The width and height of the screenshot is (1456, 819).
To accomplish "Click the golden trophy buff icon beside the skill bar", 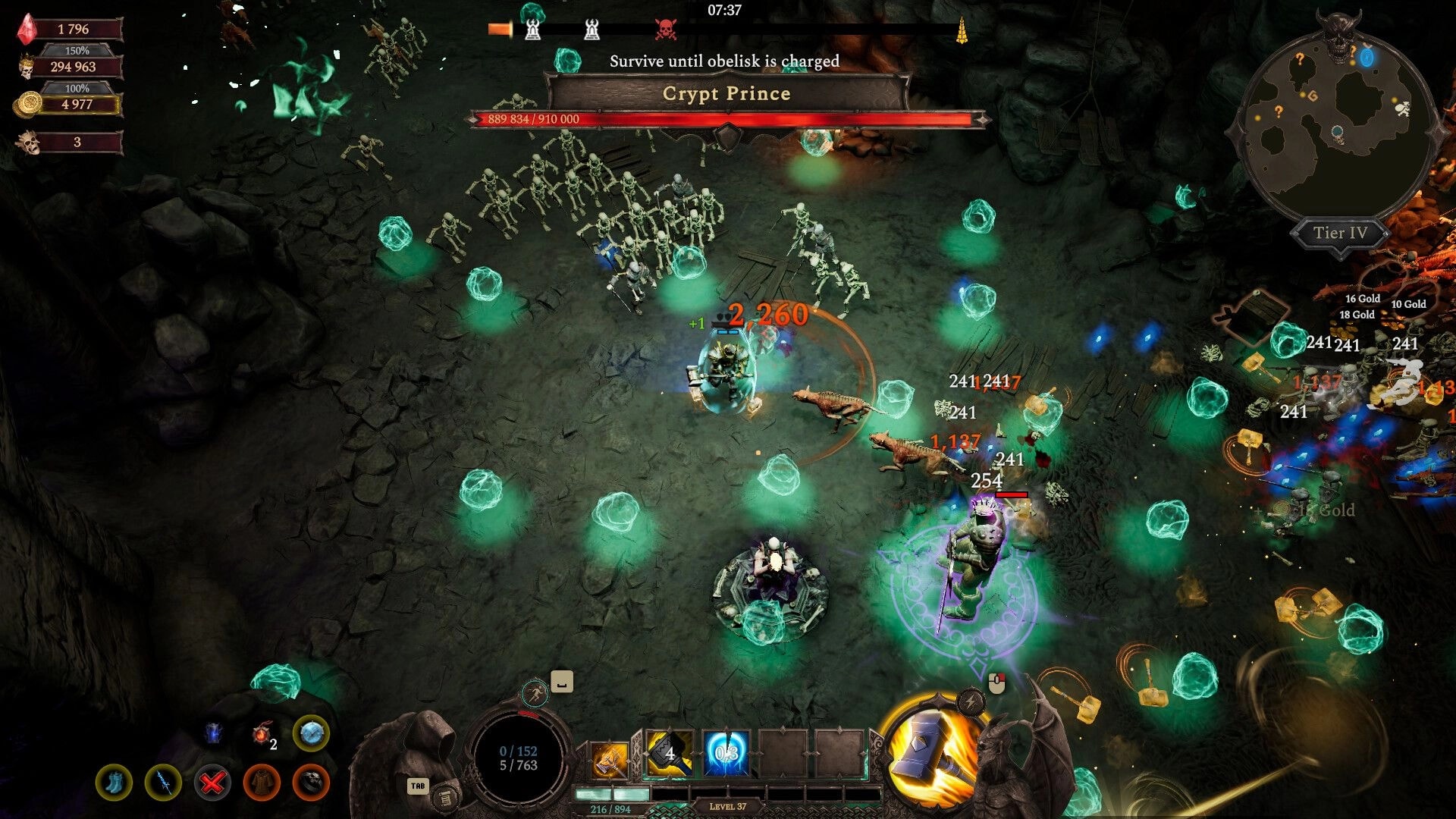I will point(608,760).
